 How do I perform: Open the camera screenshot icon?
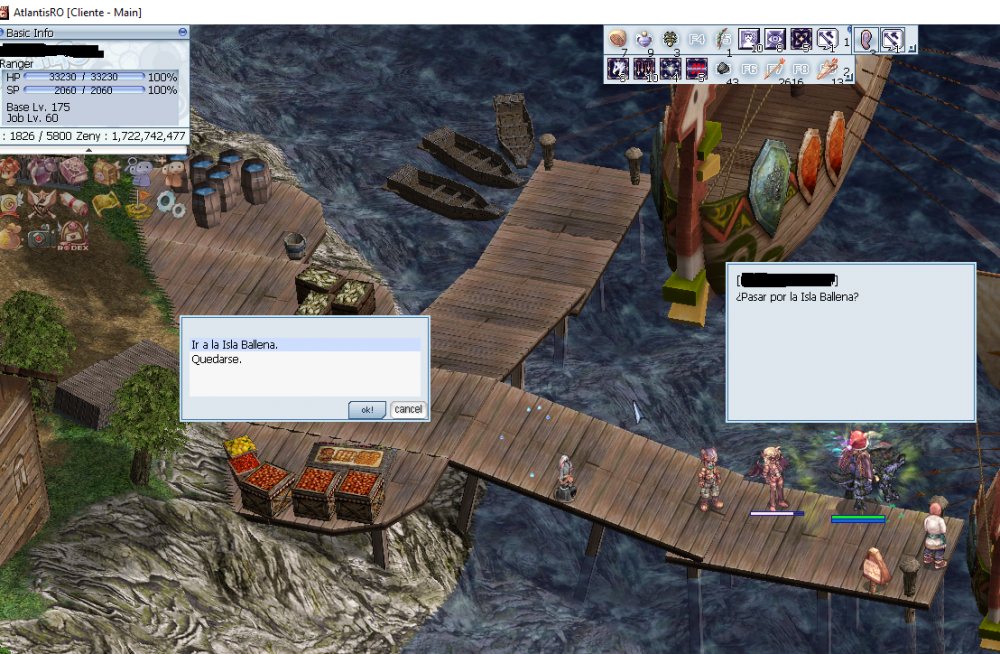click(40, 236)
